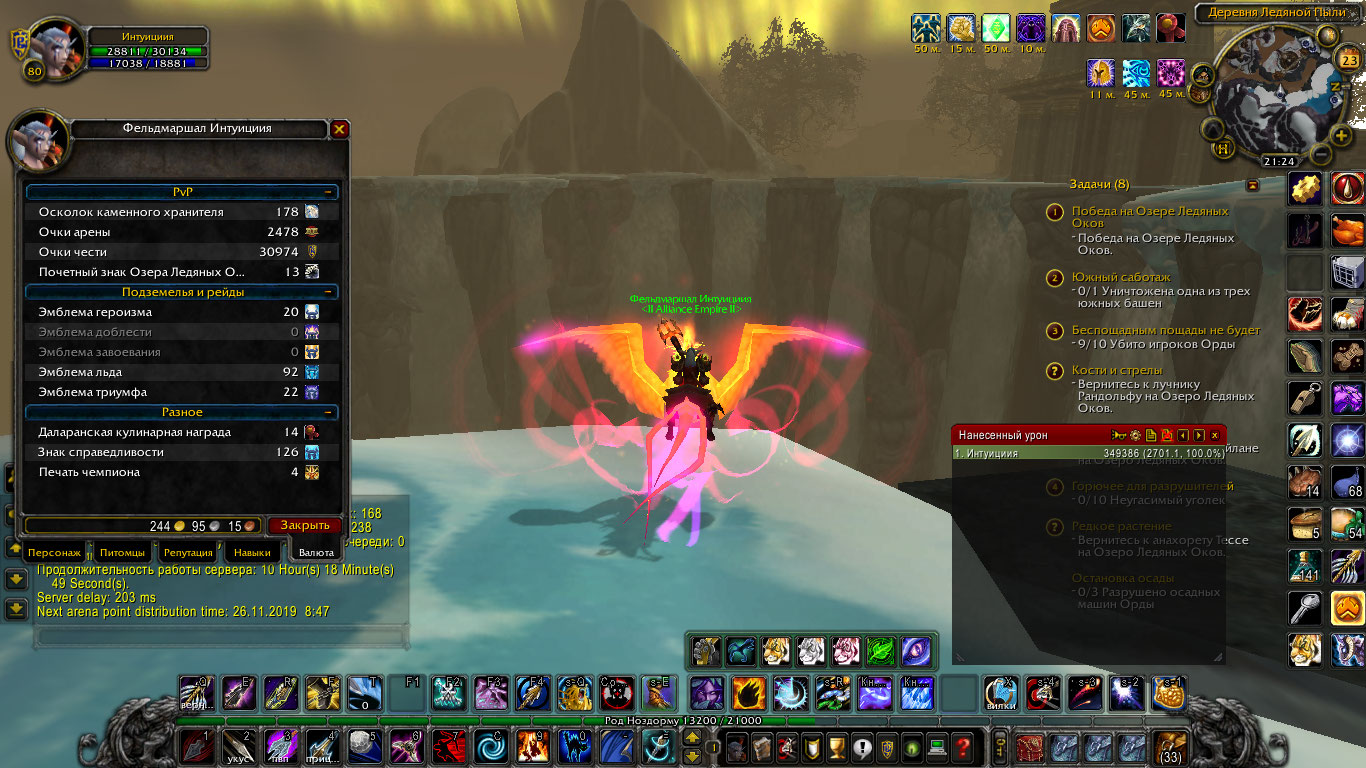The height and width of the screenshot is (768, 1366).
Task: Open the Южный саботаж quest entry
Action: click(1120, 277)
